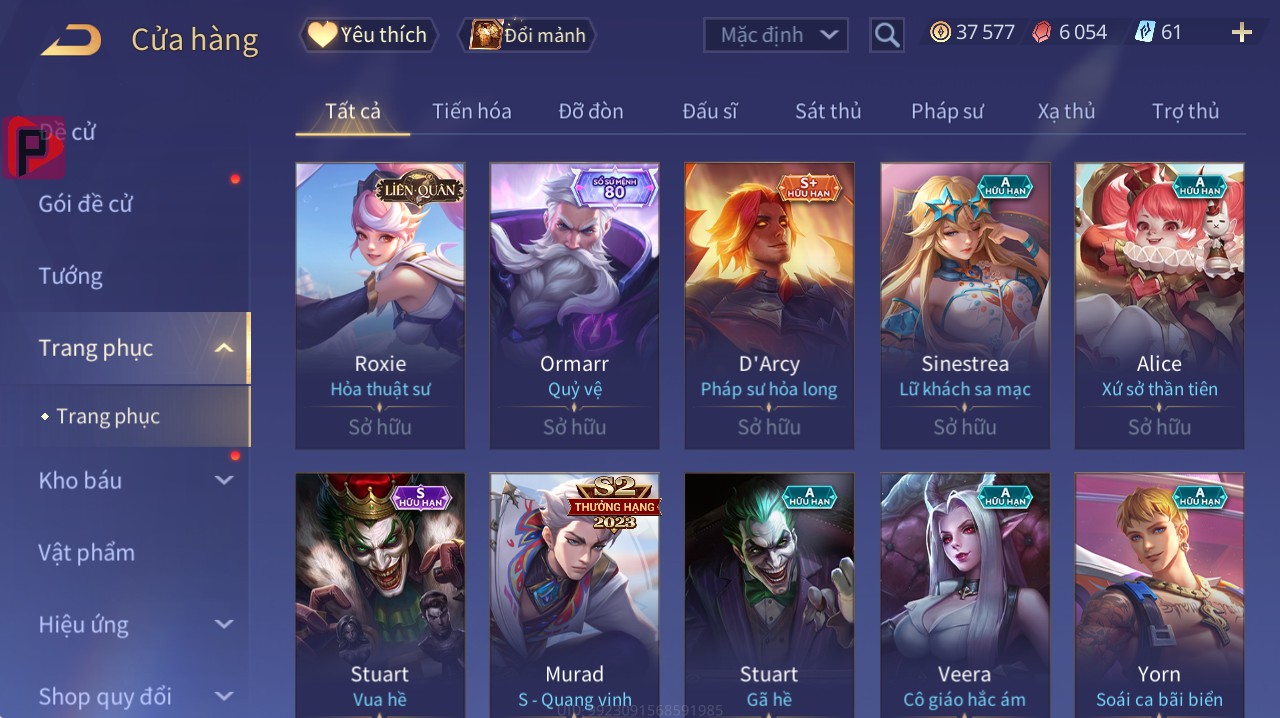1280x718 pixels.
Task: Select the Pháp sư tab
Action: coord(947,111)
